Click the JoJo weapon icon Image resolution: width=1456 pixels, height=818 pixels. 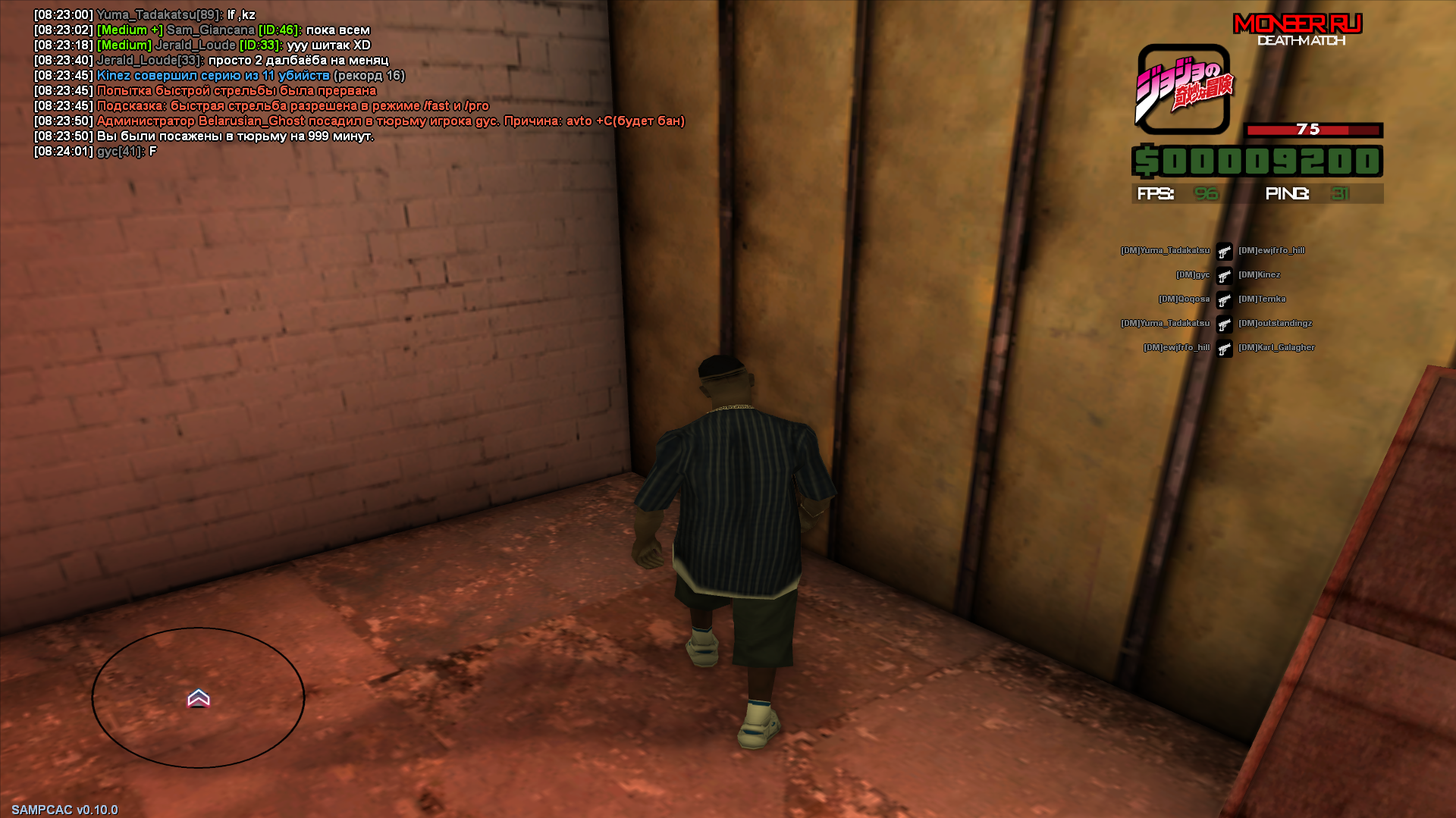[x=1183, y=89]
